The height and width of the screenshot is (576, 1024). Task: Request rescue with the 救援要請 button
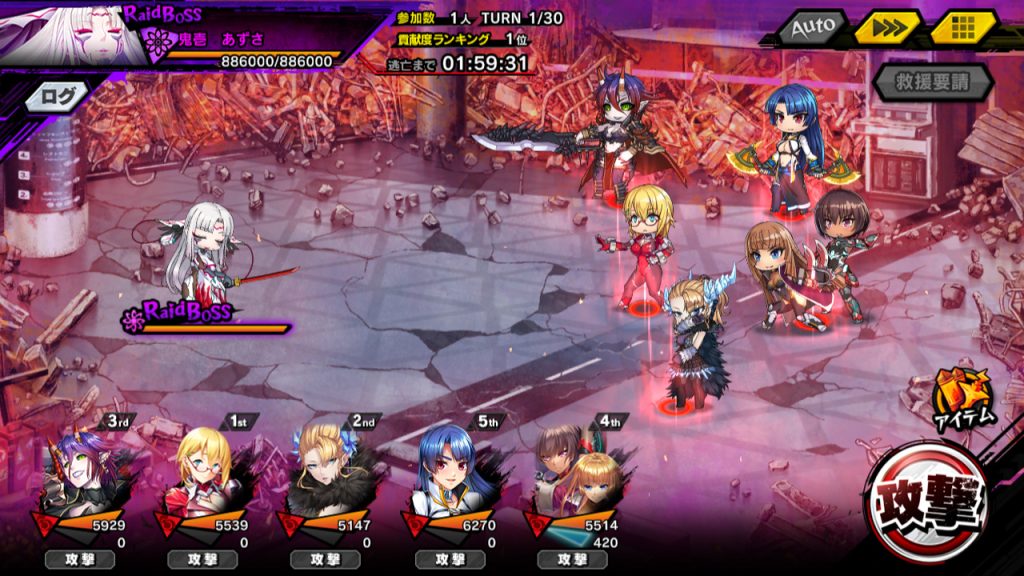coord(930,82)
